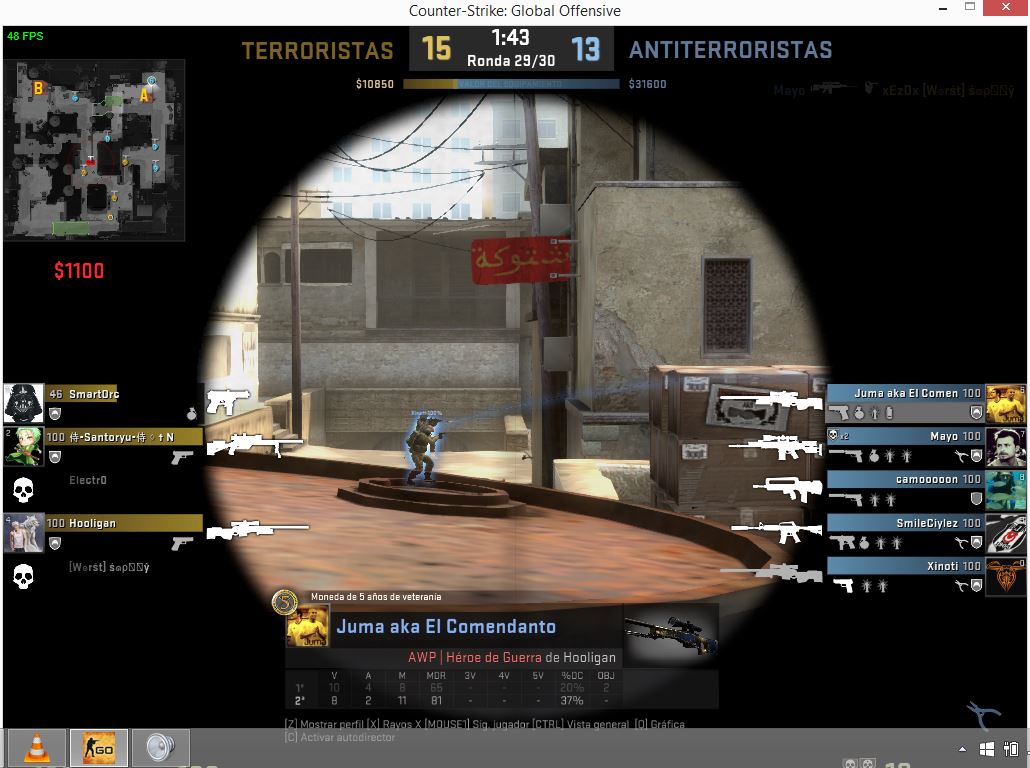Select SmileCiylez in the team list

905,523
